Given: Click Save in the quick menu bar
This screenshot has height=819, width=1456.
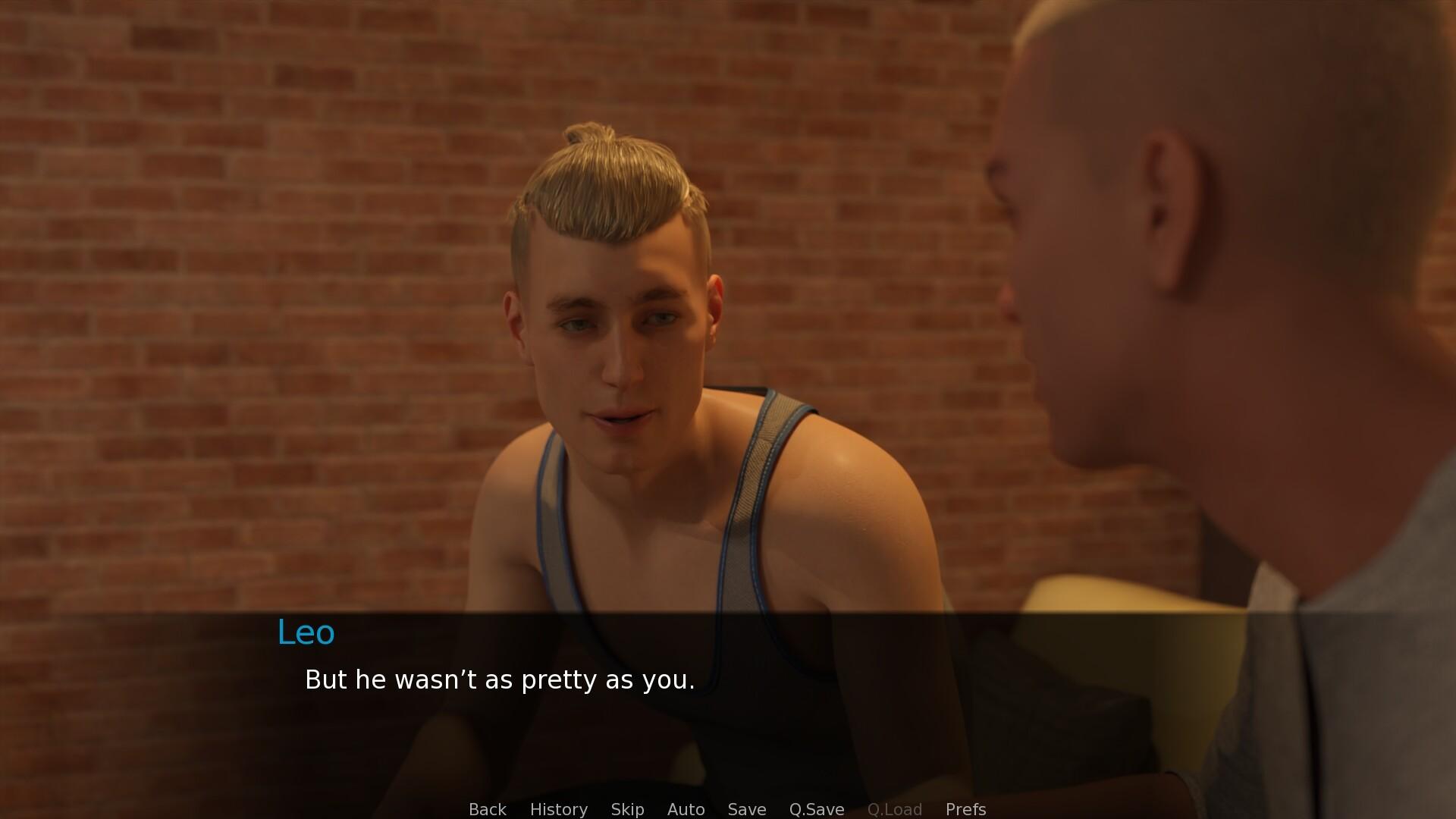Looking at the screenshot, I should (x=746, y=809).
